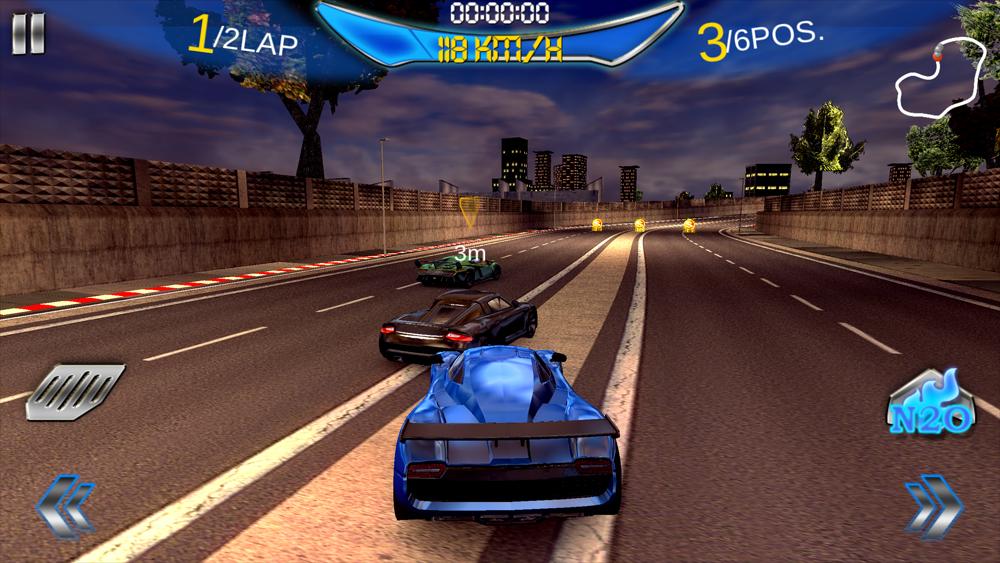Pause the race

point(28,34)
